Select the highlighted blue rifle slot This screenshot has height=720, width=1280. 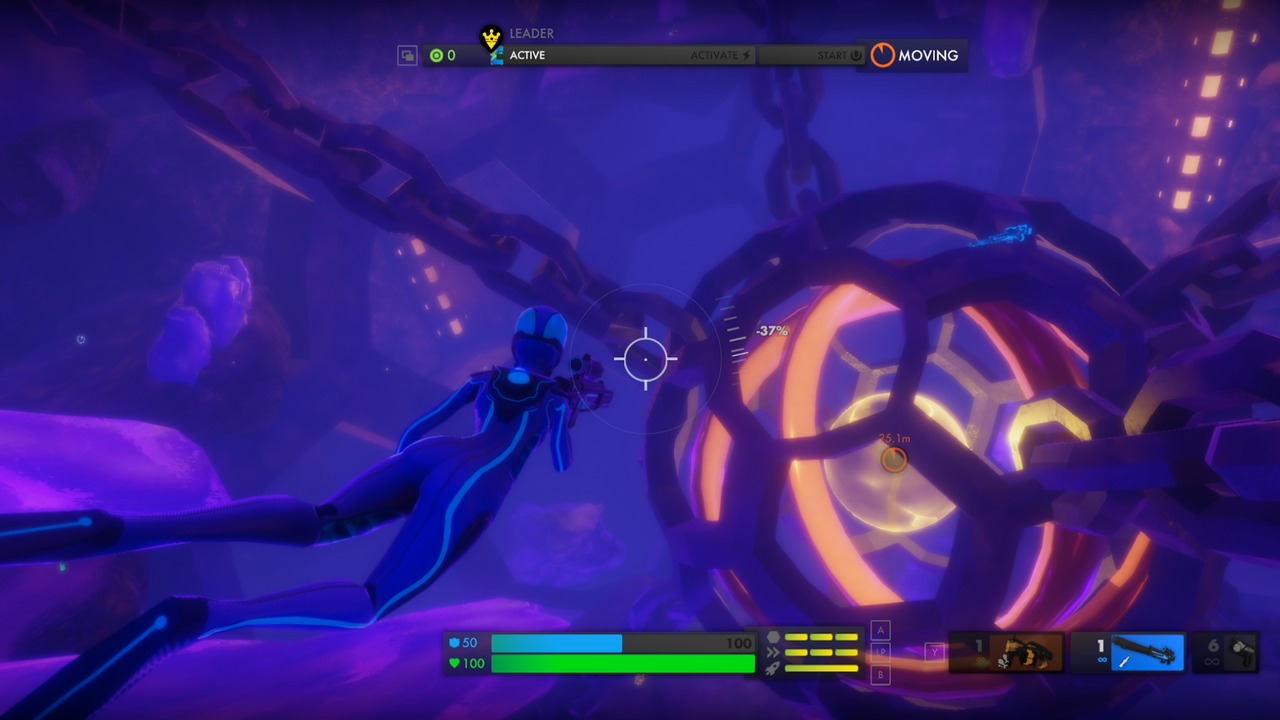point(1130,652)
